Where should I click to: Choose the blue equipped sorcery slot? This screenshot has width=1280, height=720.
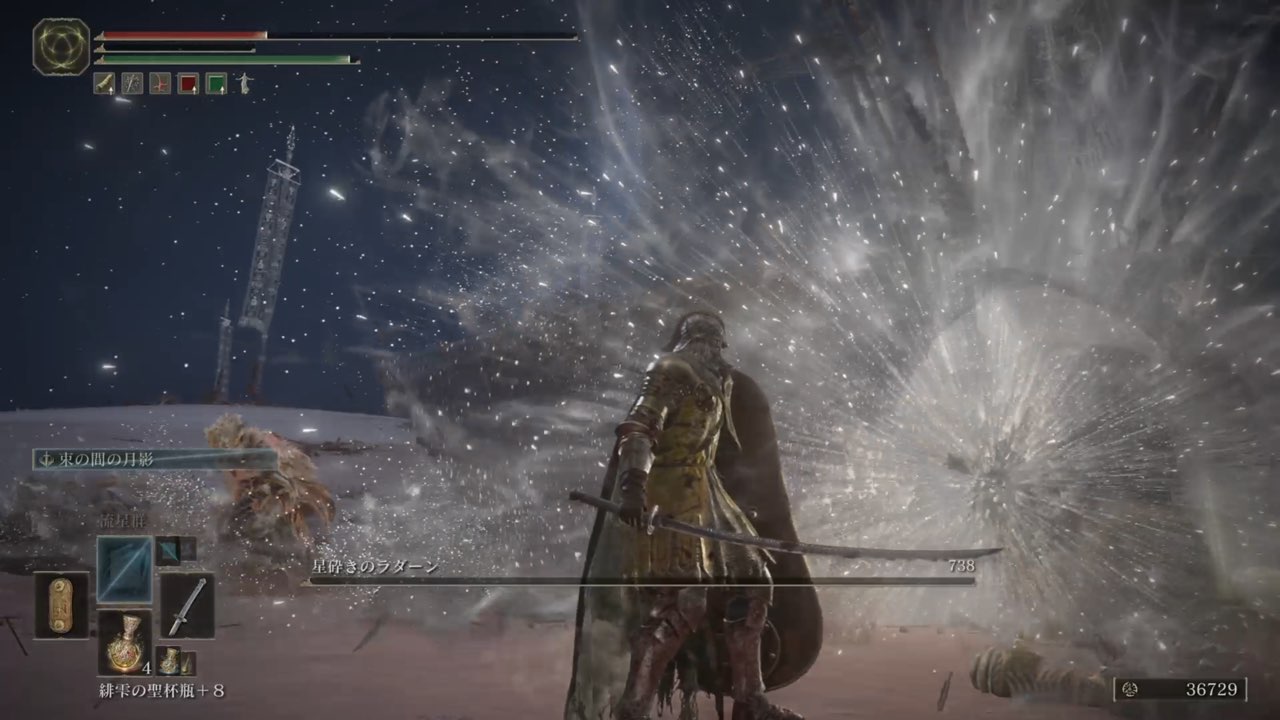tap(125, 569)
